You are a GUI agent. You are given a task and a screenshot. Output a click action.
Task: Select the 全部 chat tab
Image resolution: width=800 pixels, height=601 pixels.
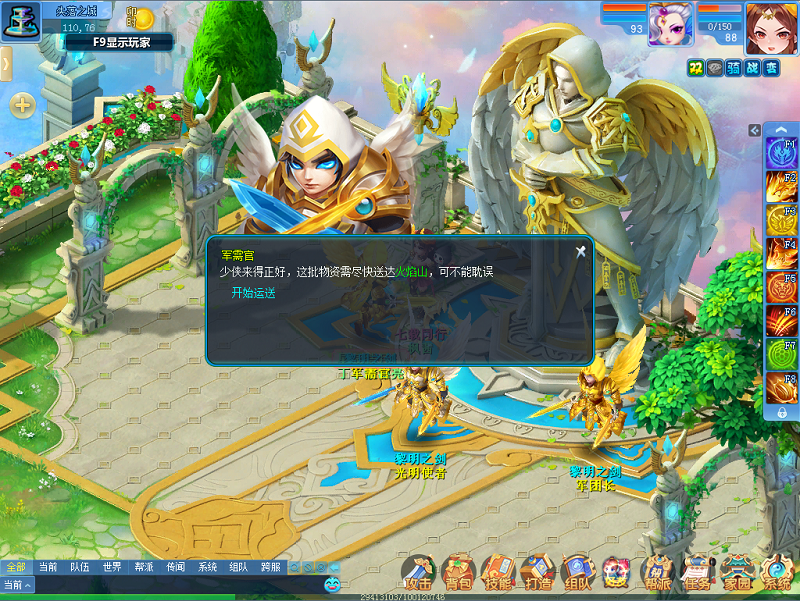pyautogui.click(x=16, y=567)
